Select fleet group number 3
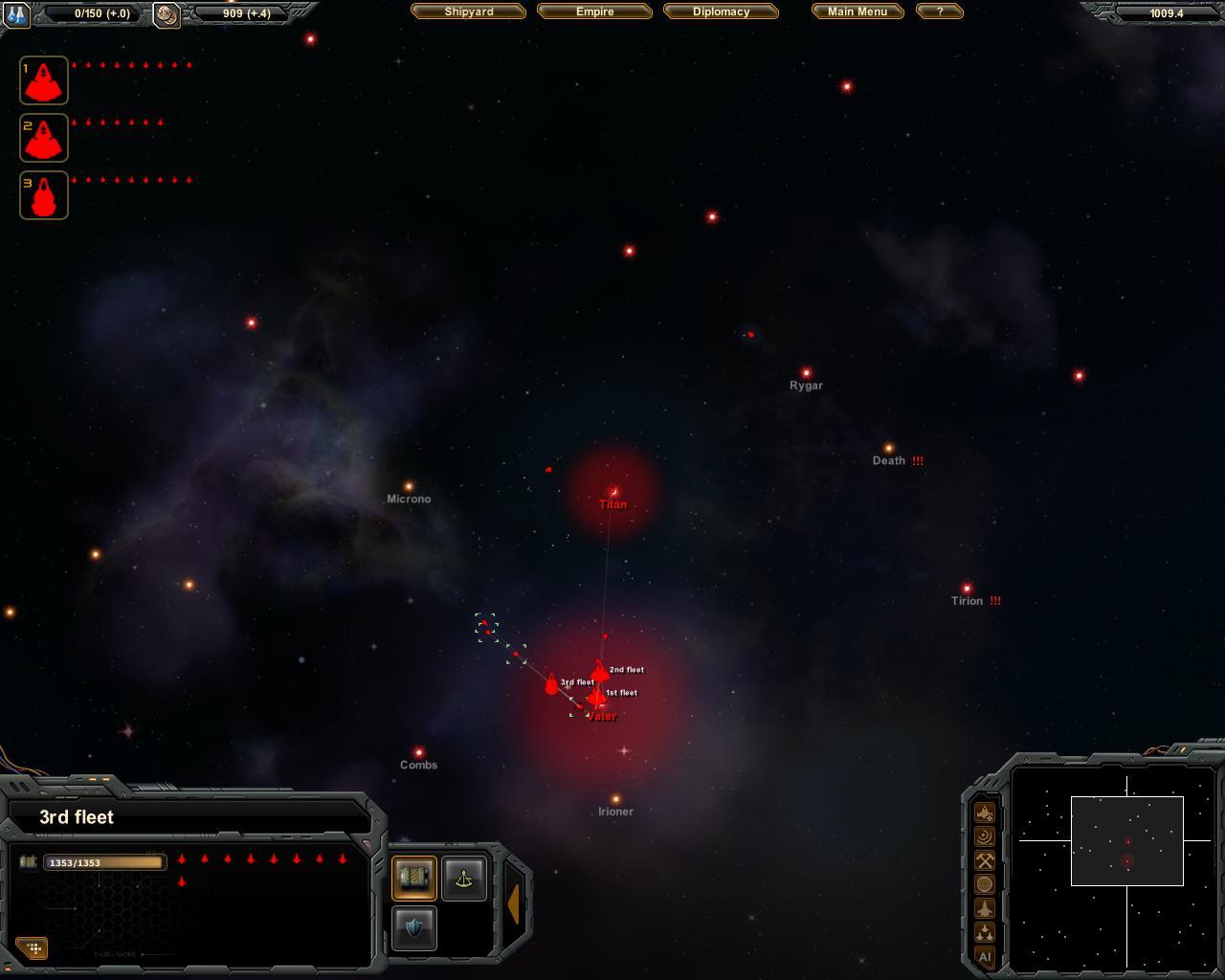 pos(44,195)
